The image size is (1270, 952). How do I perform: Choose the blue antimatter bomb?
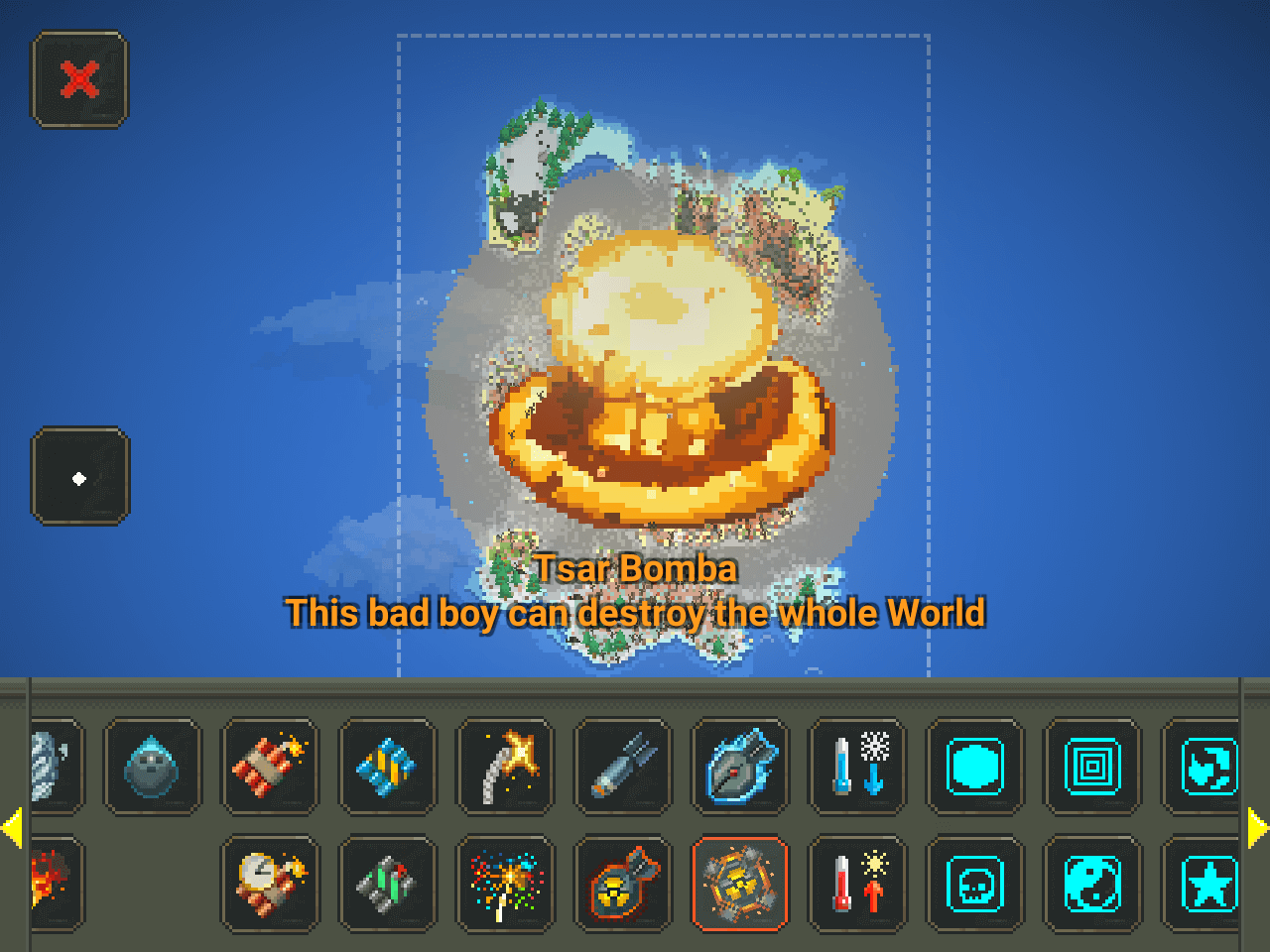click(x=740, y=767)
